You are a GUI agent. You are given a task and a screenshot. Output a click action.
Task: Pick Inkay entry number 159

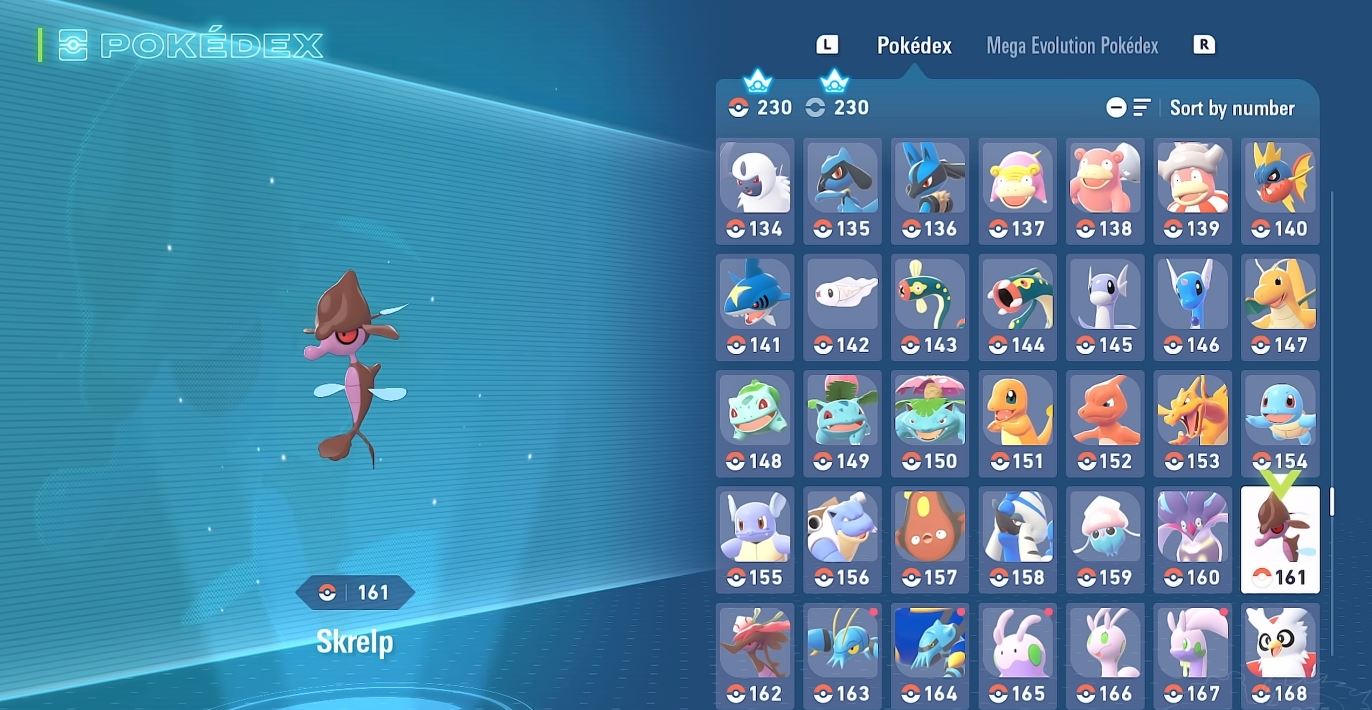point(1105,539)
